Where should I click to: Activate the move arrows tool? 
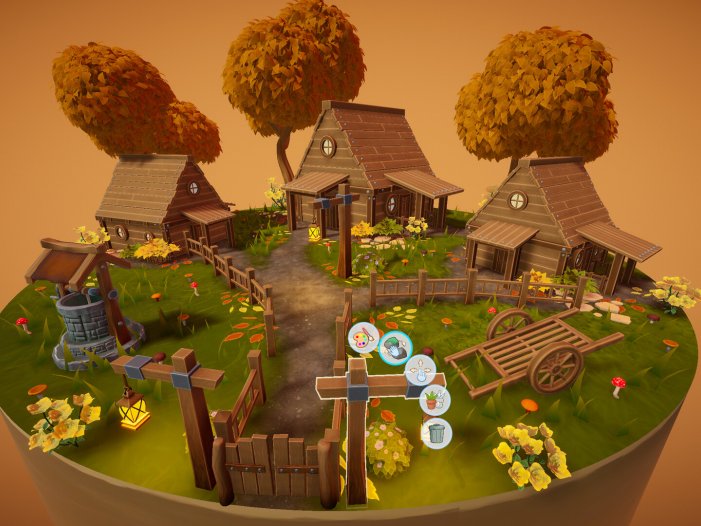(423, 371)
